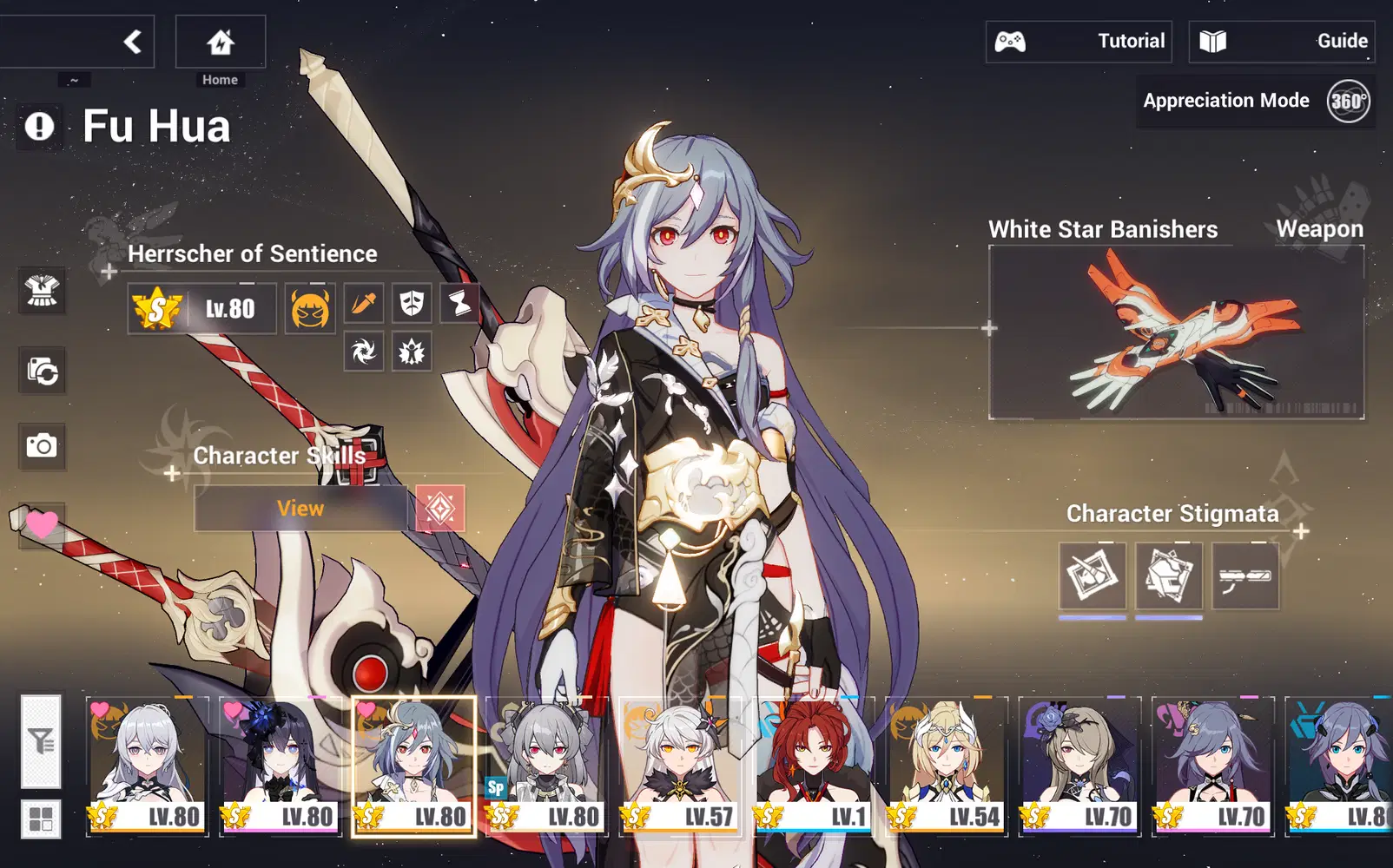Open the middle Stigmata painting slot
Viewport: 1393px width, 868px height.
[x=1168, y=575]
